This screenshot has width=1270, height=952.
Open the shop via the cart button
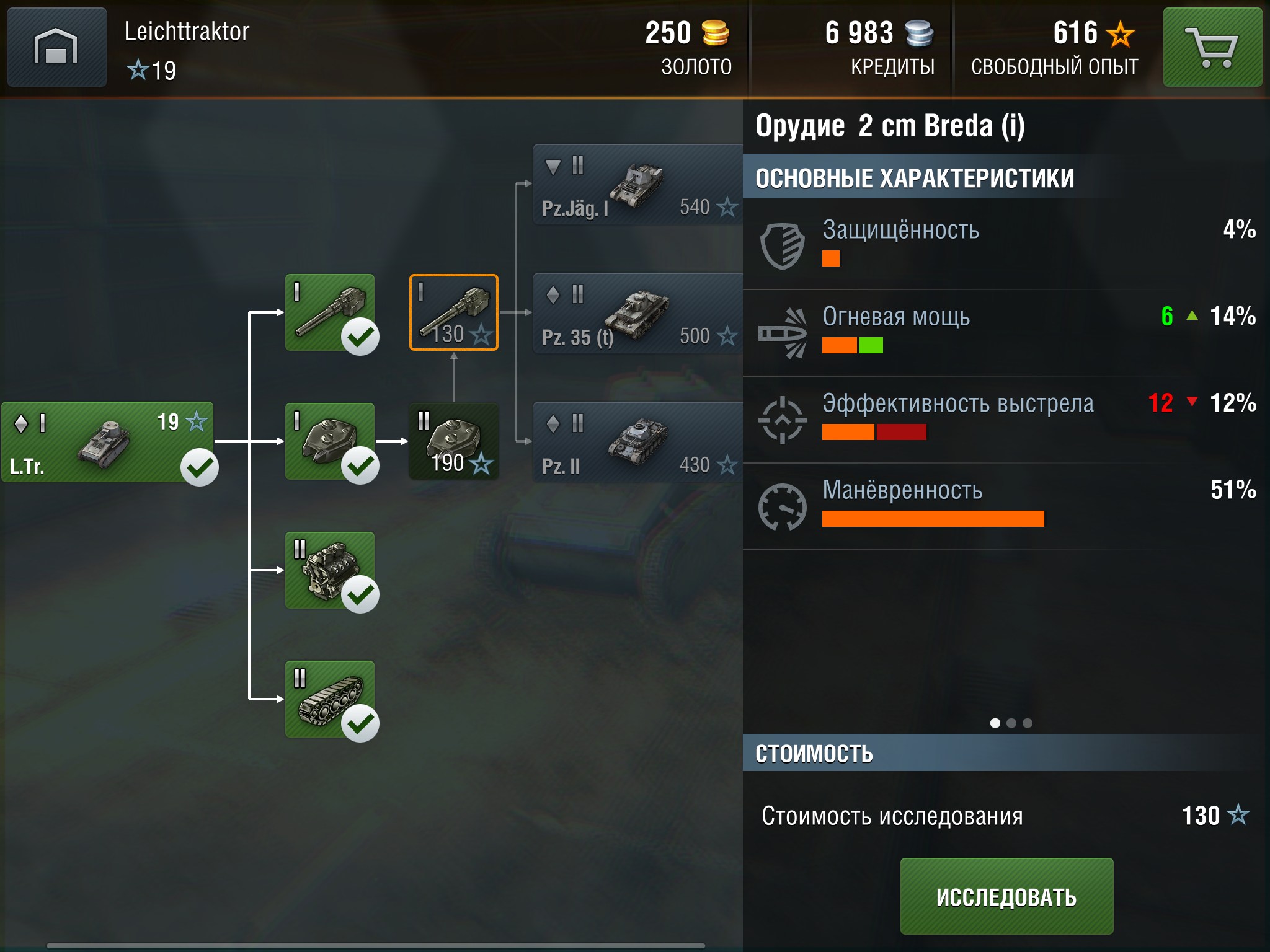pos(1212,47)
